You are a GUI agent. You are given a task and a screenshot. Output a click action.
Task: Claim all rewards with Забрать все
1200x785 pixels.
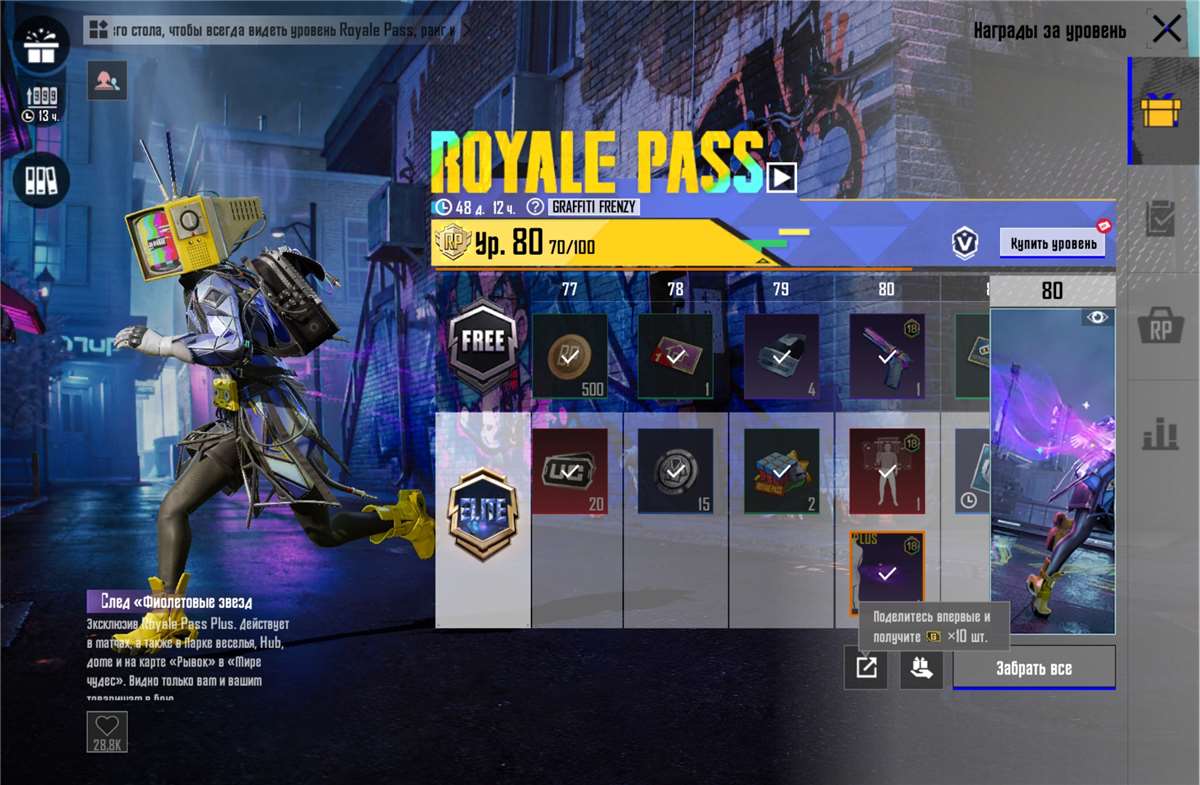(x=1034, y=668)
